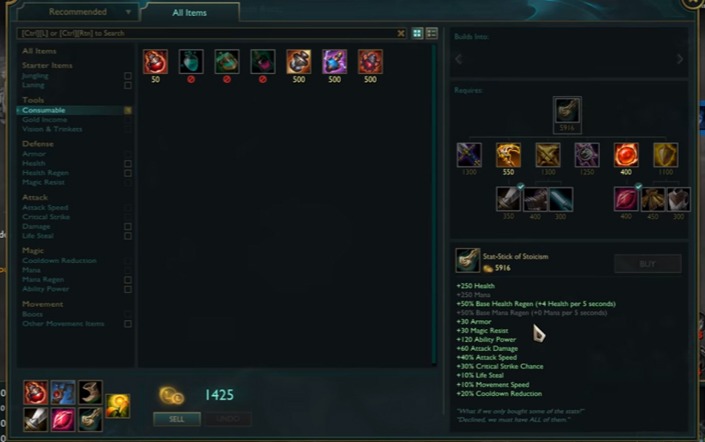705x442 pixels.
Task: Sell the selected item
Action: [x=176, y=419]
